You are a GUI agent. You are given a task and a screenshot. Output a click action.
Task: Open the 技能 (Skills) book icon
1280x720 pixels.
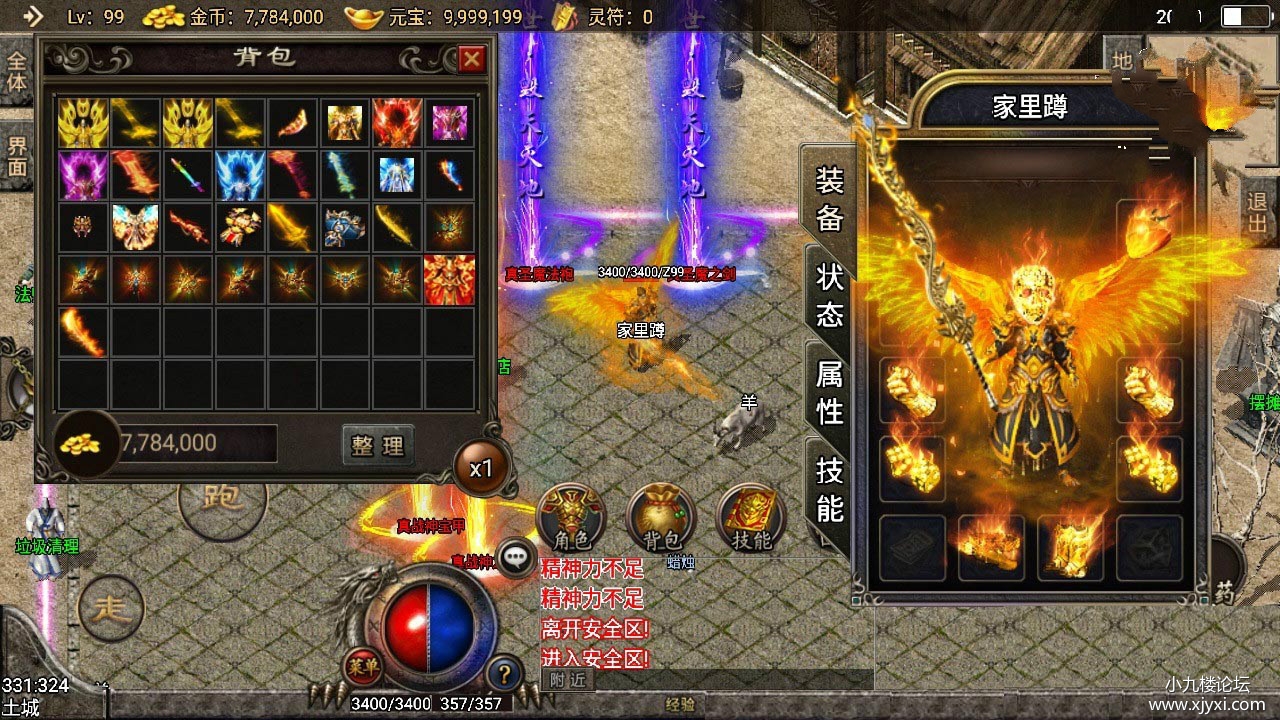click(748, 518)
